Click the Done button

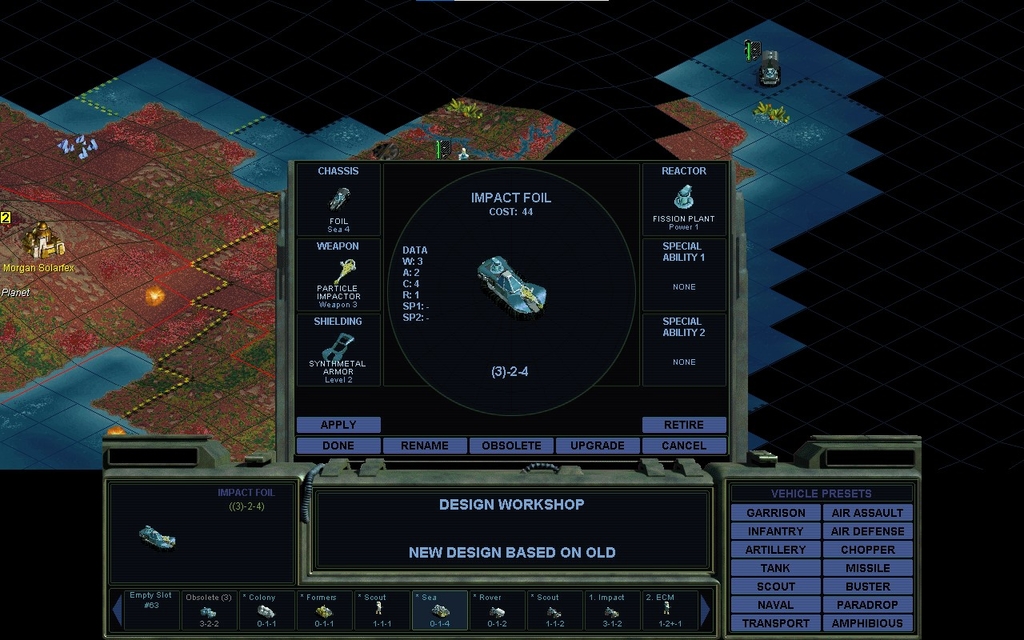[338, 446]
